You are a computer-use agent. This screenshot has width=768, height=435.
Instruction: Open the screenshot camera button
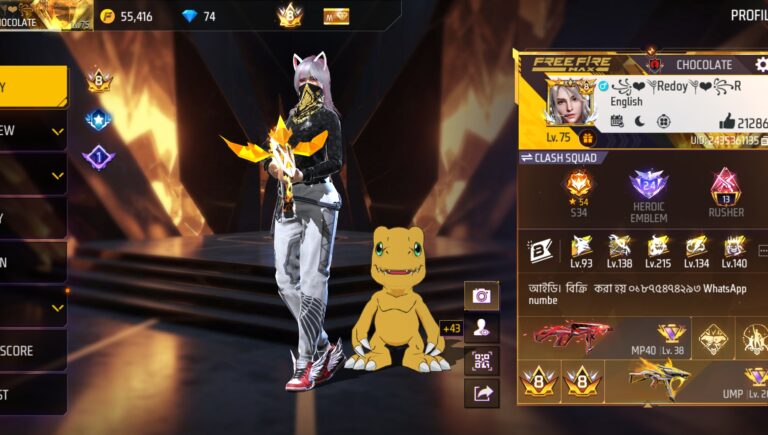pyautogui.click(x=481, y=296)
